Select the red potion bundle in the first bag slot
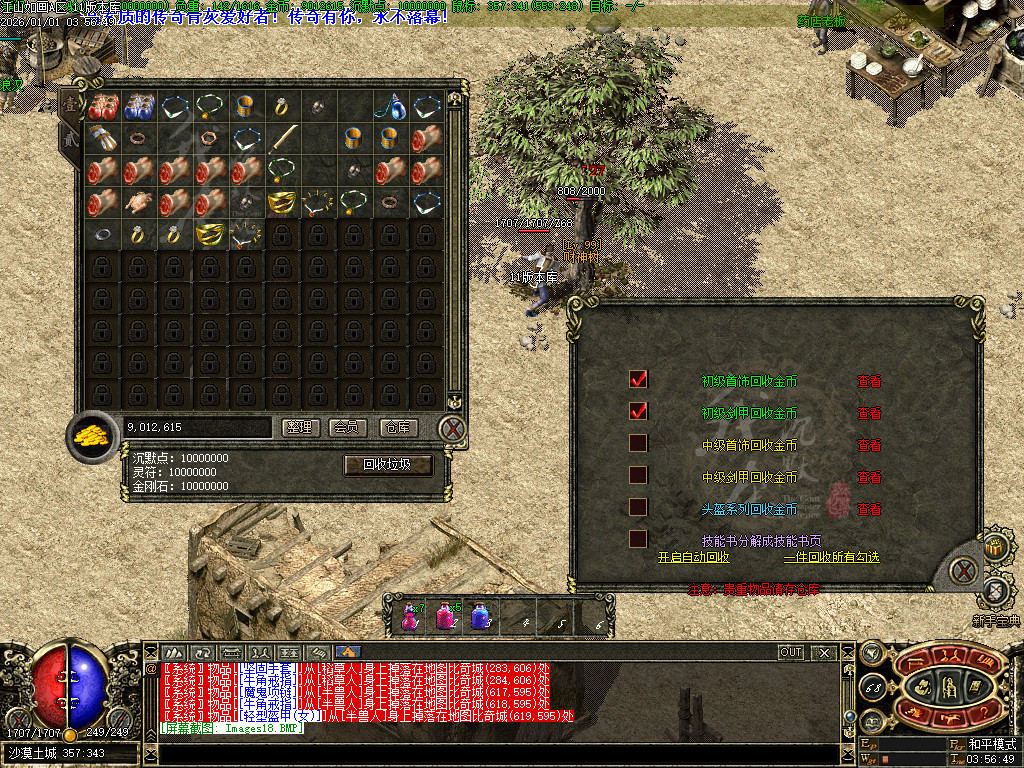The width and height of the screenshot is (1024, 768). tap(103, 106)
